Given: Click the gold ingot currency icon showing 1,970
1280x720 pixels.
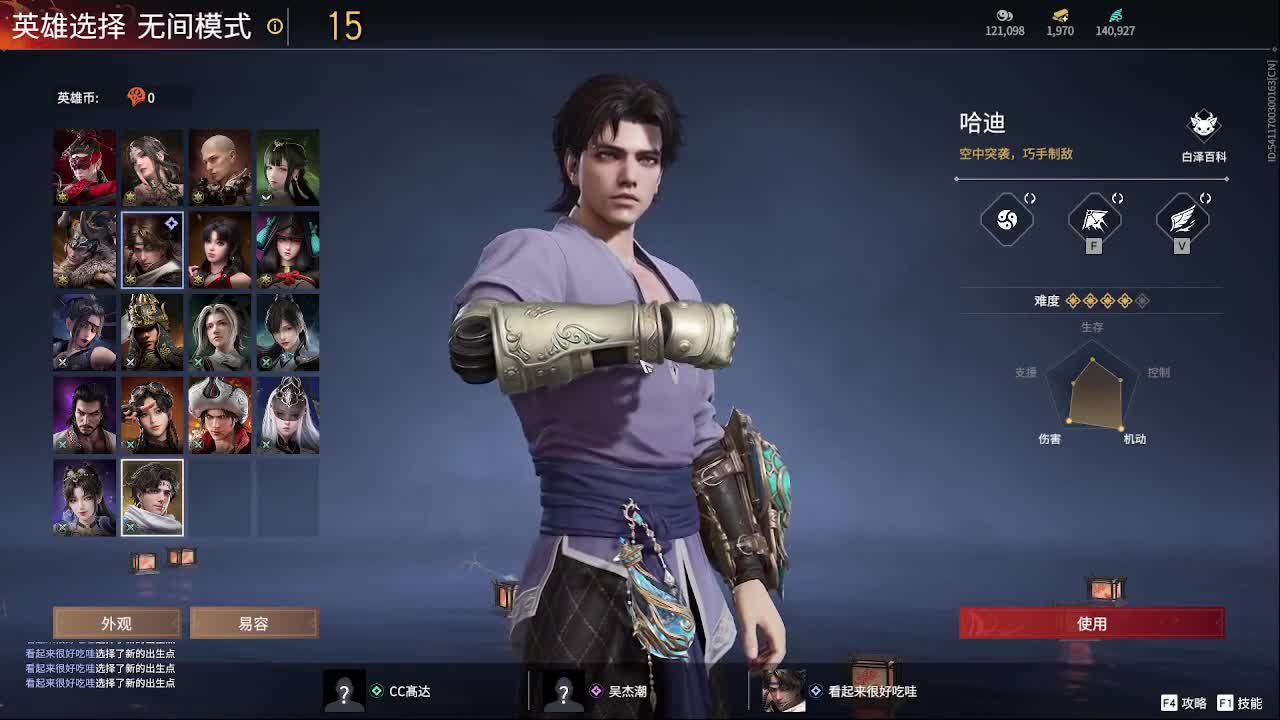Looking at the screenshot, I should tap(1058, 17).
